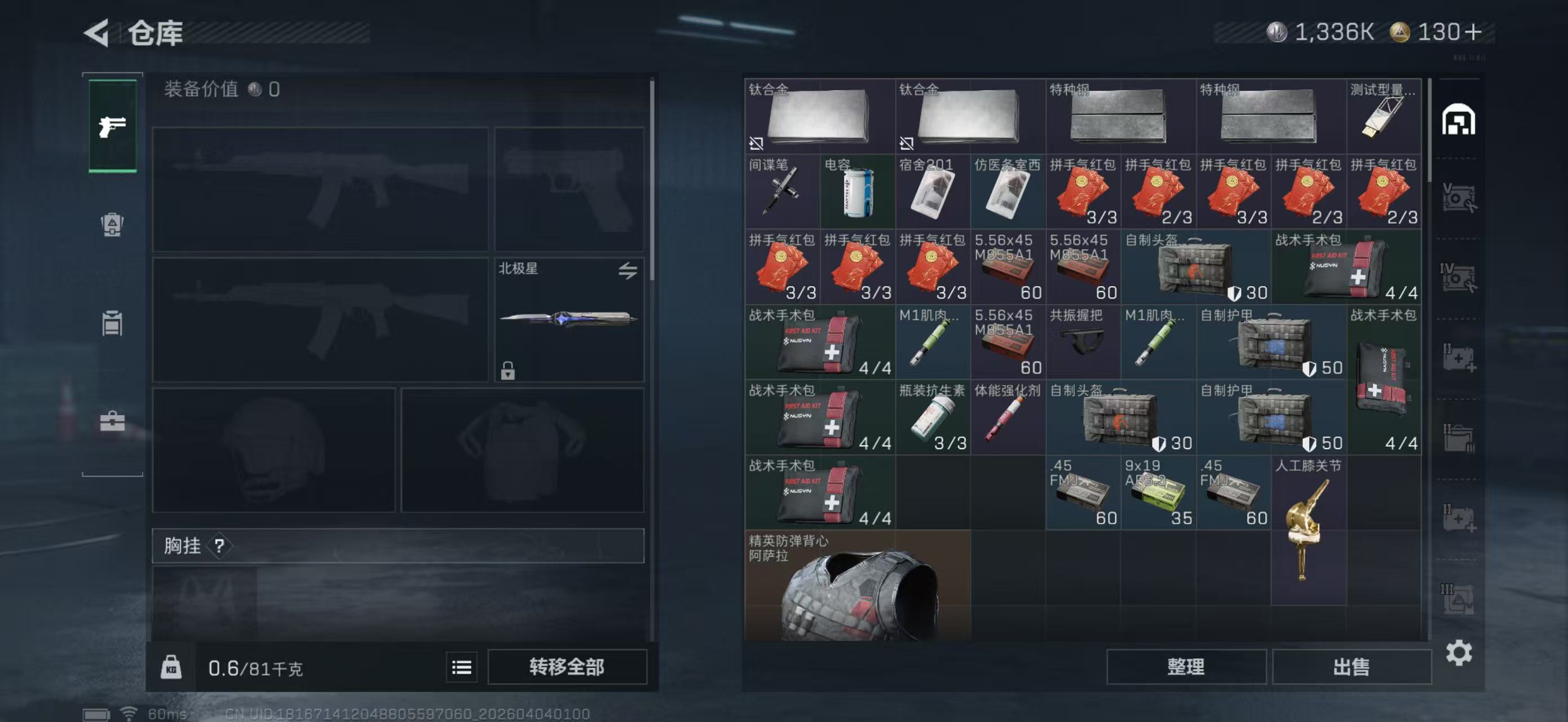Select the 北极星 knife slot
This screenshot has height=722, width=1568.
coord(568,320)
